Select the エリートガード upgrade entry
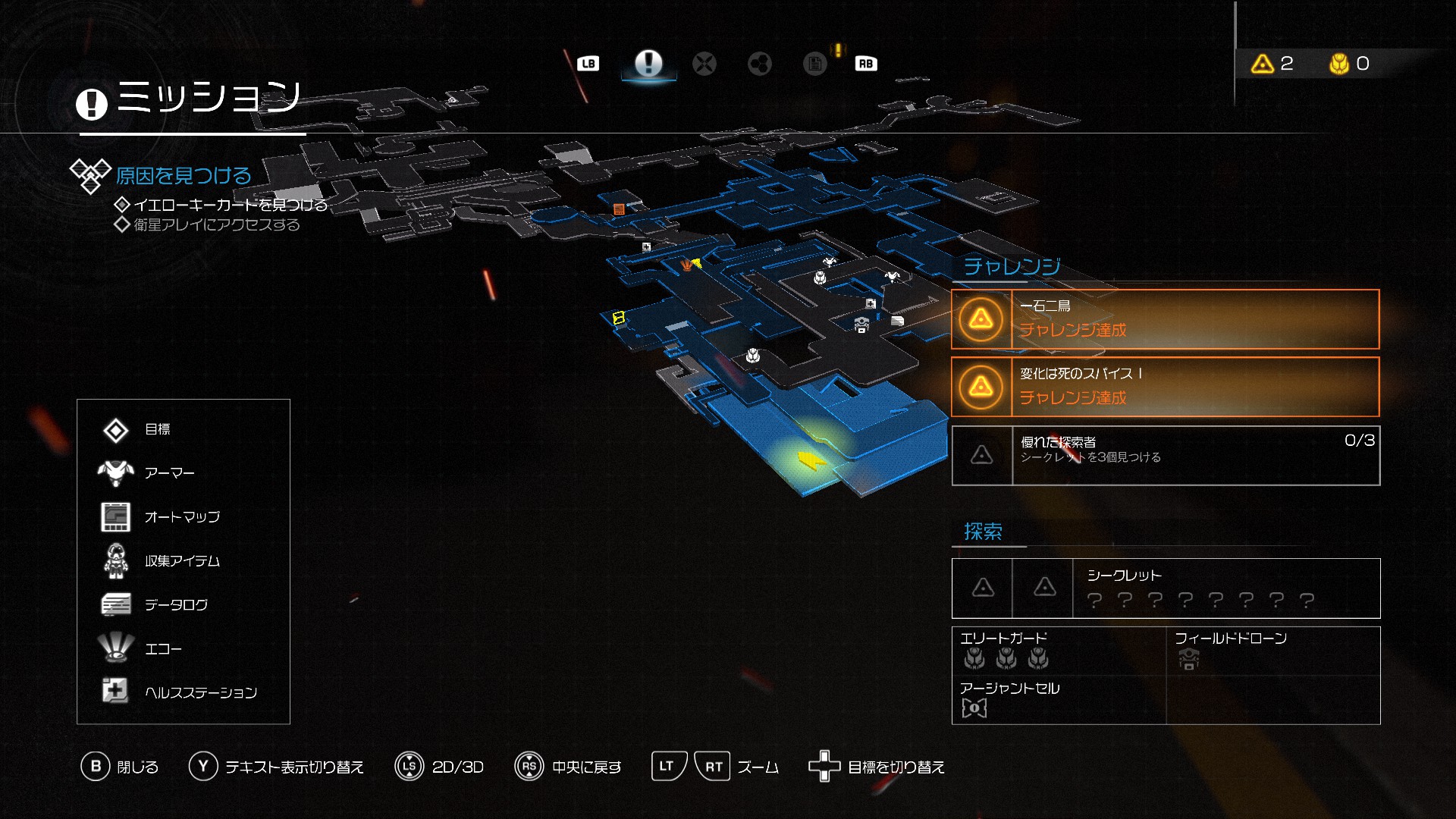Screen dimensions: 1456x819 (x=1058, y=651)
